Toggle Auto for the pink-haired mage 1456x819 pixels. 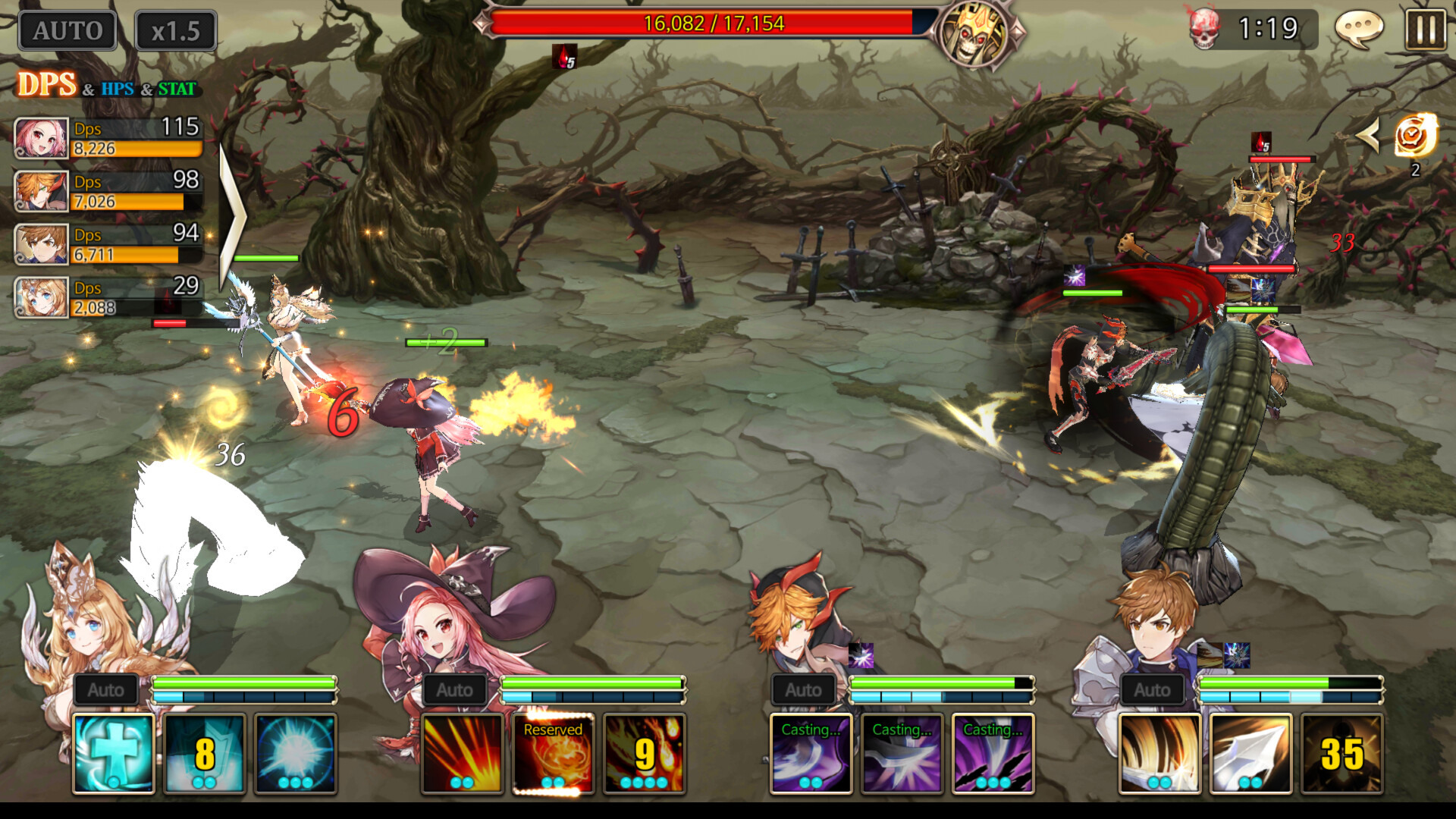(455, 690)
